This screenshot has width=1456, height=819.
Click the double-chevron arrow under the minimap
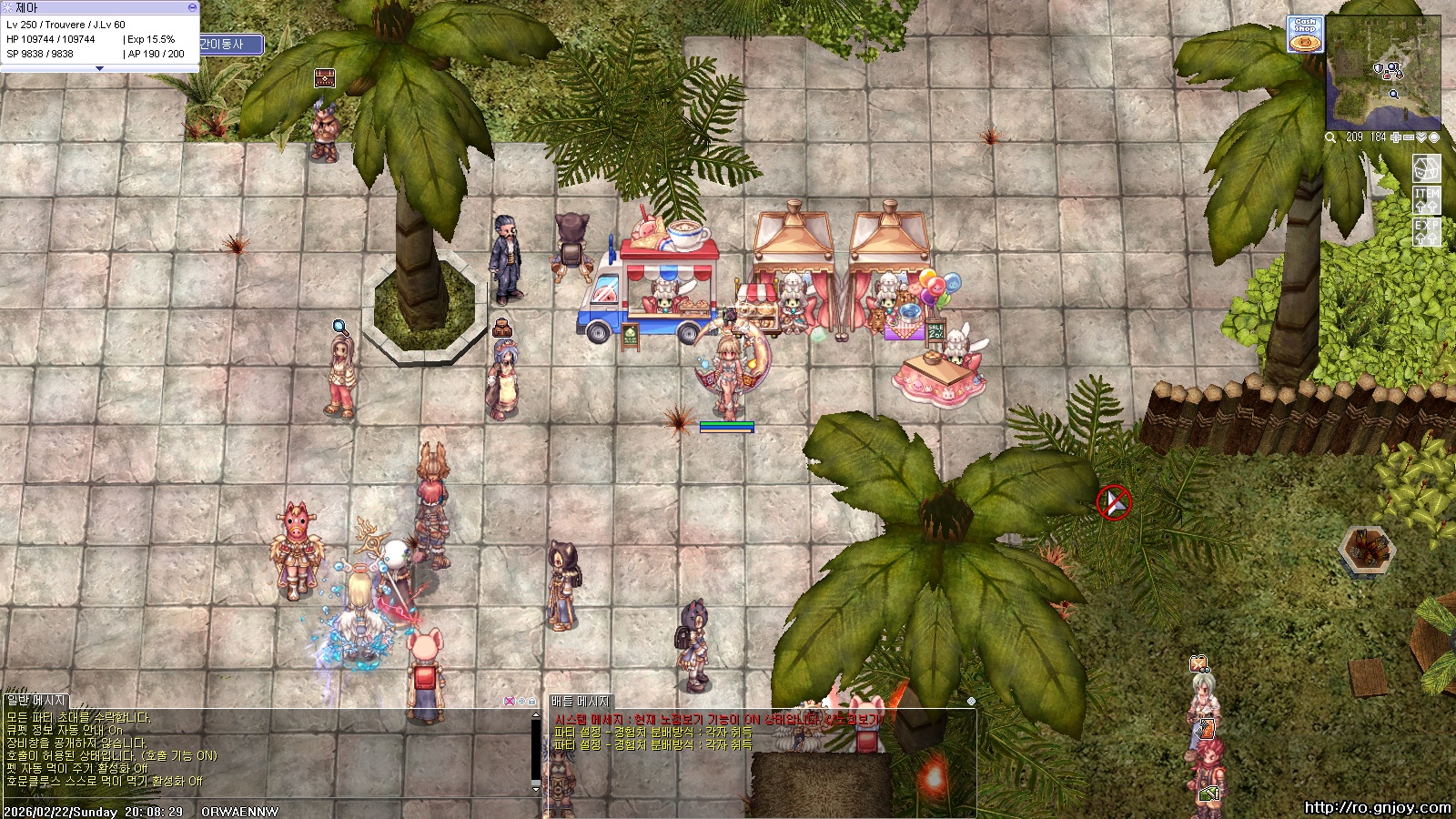pos(1421,137)
